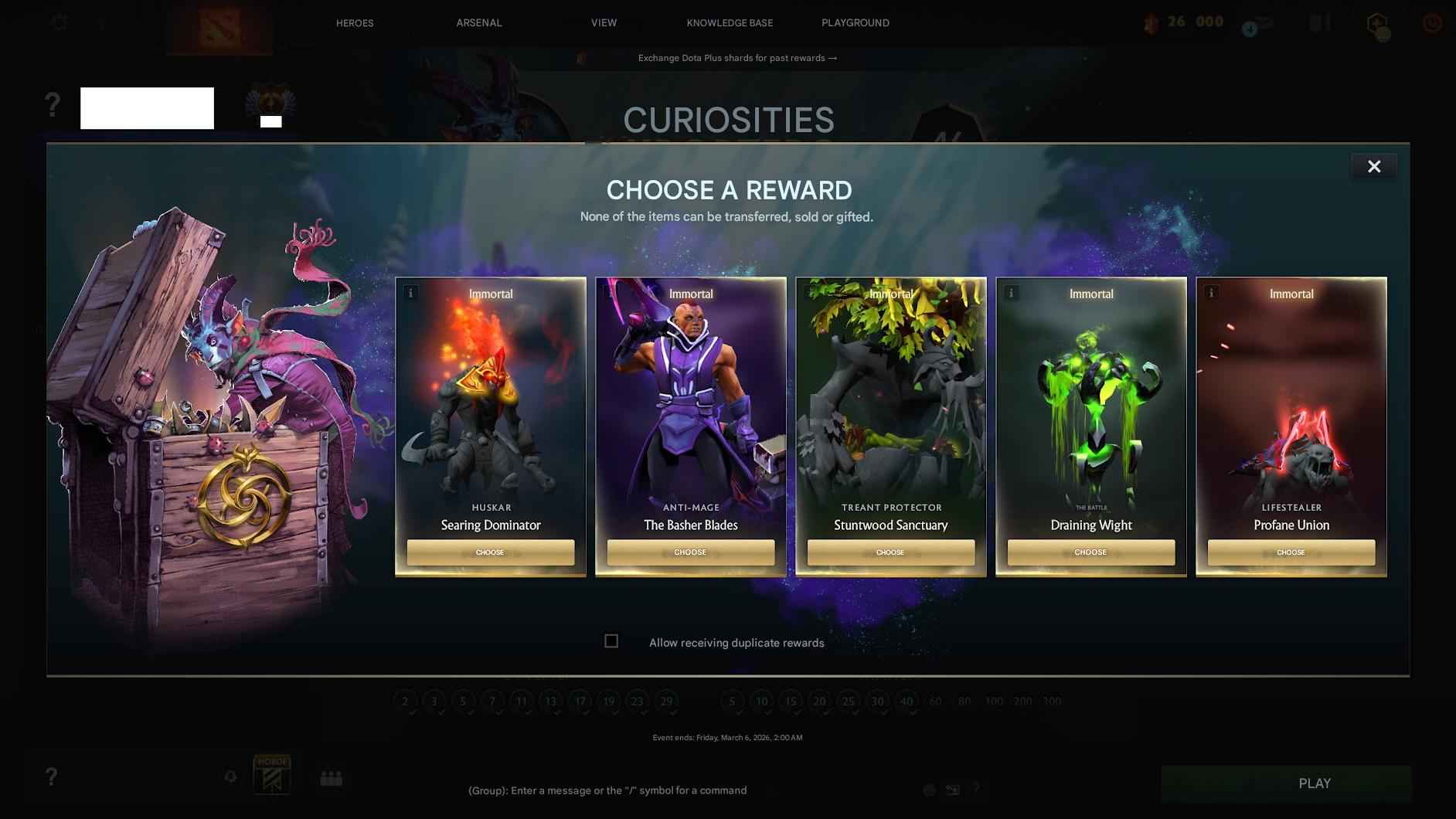Click the info icon on the Searing Dominator card
Screen dimensions: 1456x819
coord(410,292)
